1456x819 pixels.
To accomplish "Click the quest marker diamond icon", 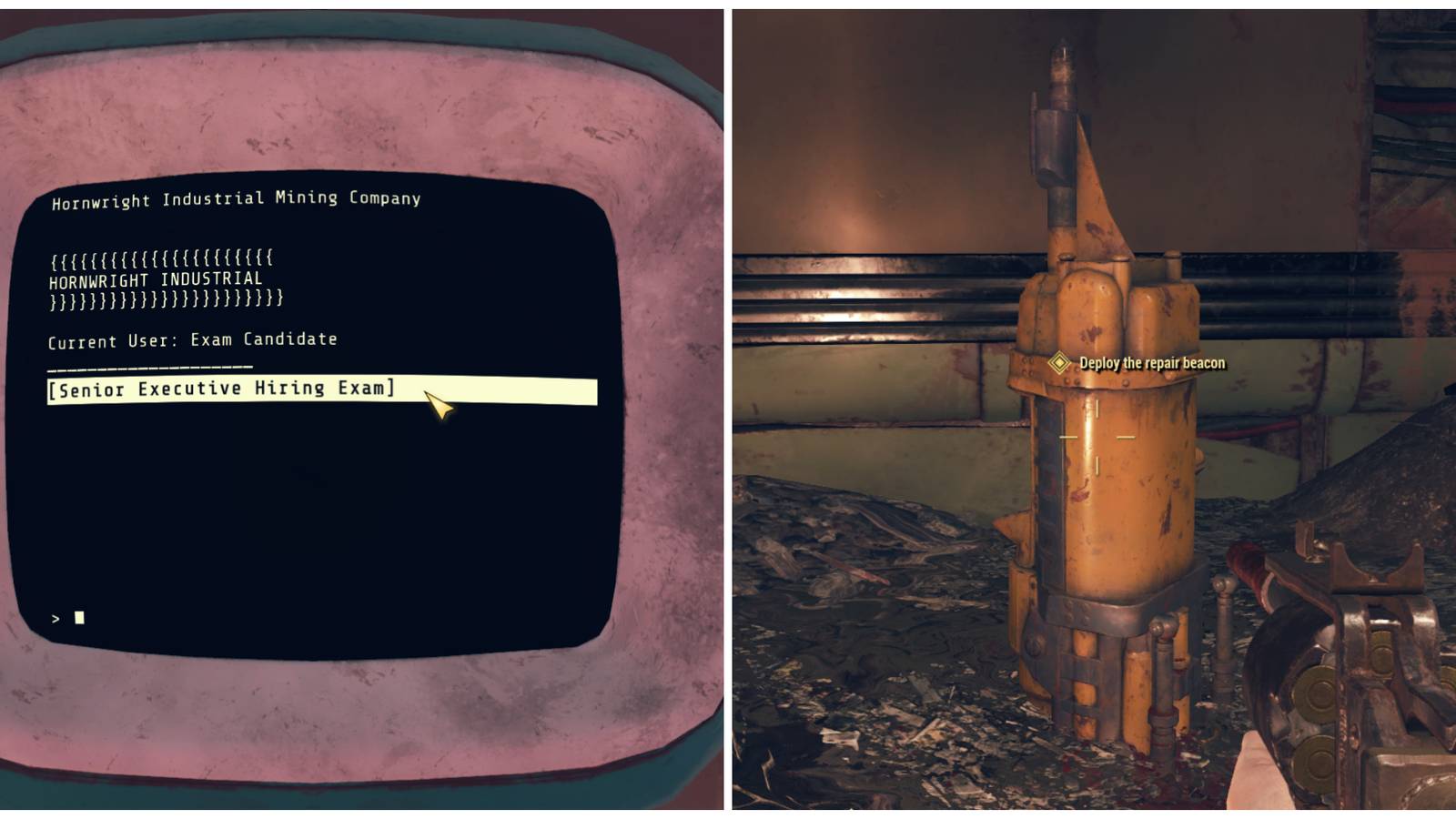I will tap(1058, 363).
